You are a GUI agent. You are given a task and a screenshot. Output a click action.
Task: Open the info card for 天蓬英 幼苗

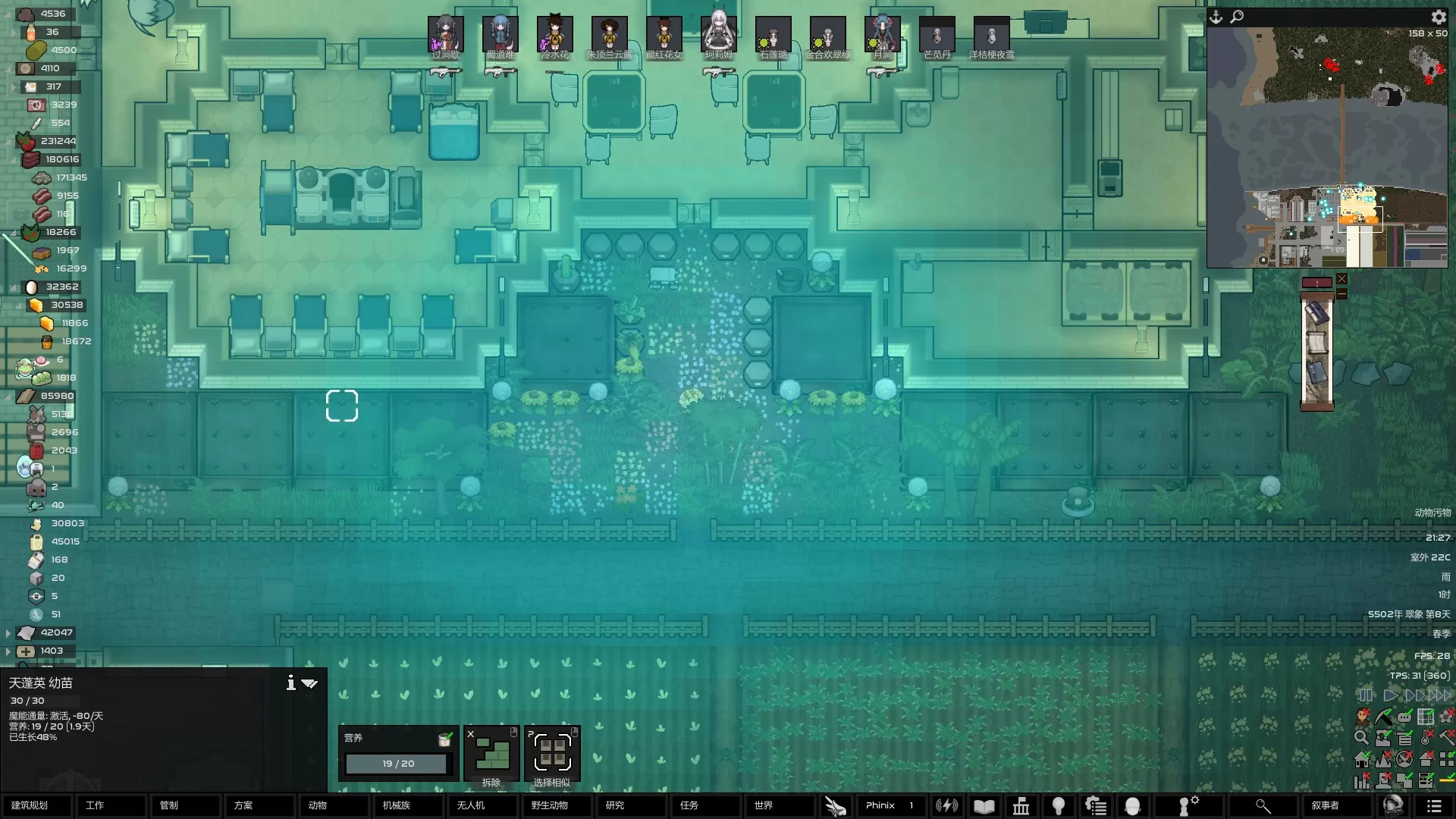click(x=290, y=683)
